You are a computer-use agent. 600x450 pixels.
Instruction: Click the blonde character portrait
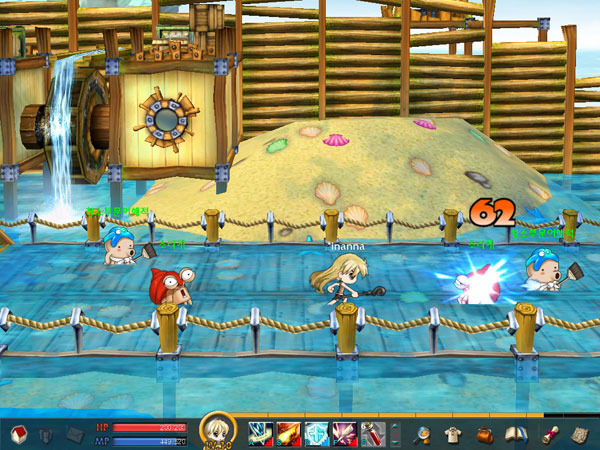(x=218, y=432)
